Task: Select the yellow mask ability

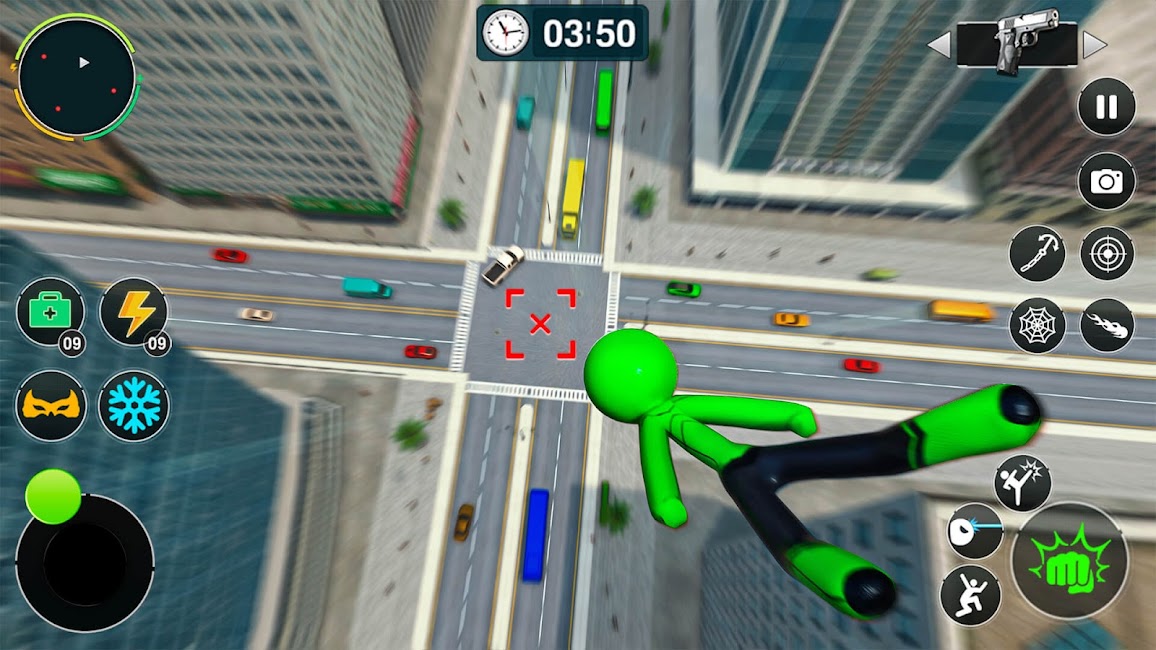Action: point(50,405)
